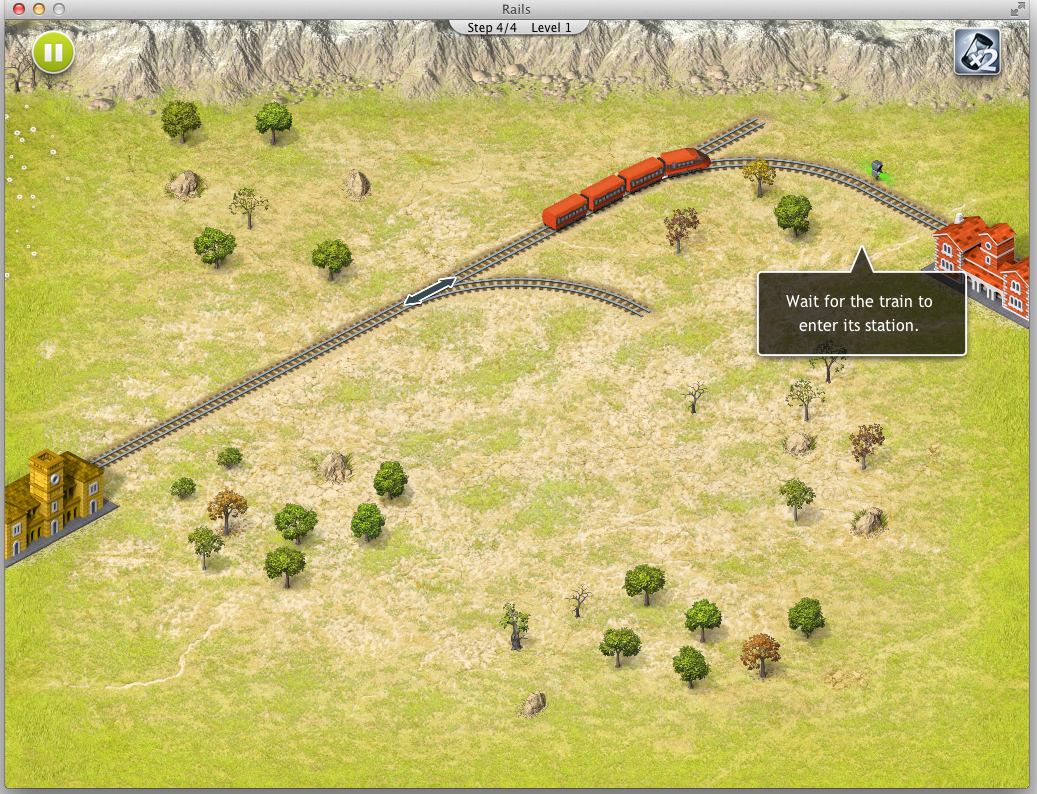Flip the track switch double arrow
Screen dimensions: 1037x794
tap(430, 291)
